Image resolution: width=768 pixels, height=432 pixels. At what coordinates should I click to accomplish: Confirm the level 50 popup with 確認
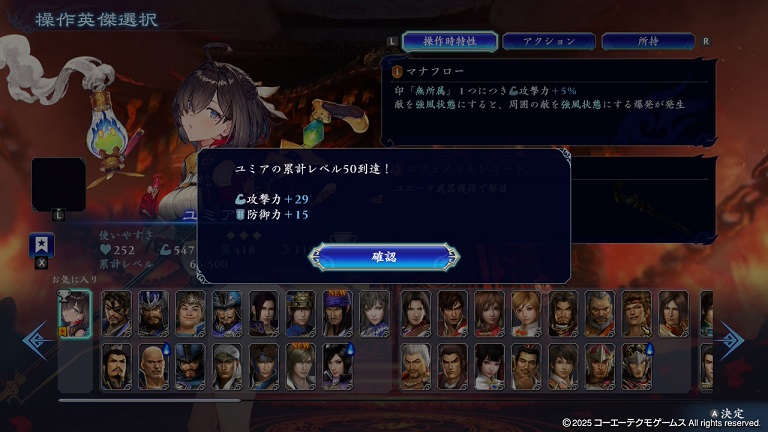(384, 257)
